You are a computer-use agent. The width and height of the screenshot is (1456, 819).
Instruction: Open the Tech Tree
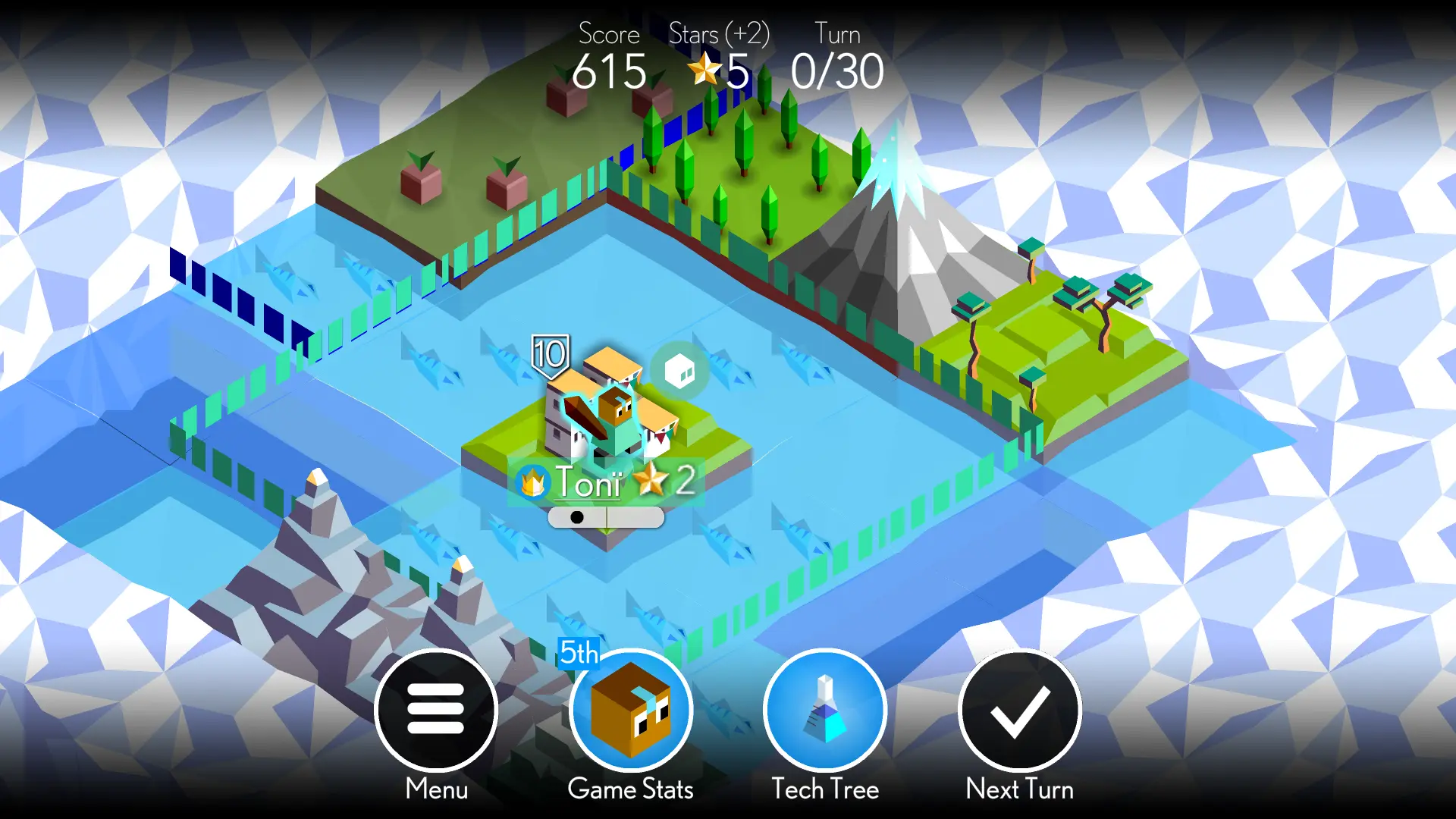(825, 711)
